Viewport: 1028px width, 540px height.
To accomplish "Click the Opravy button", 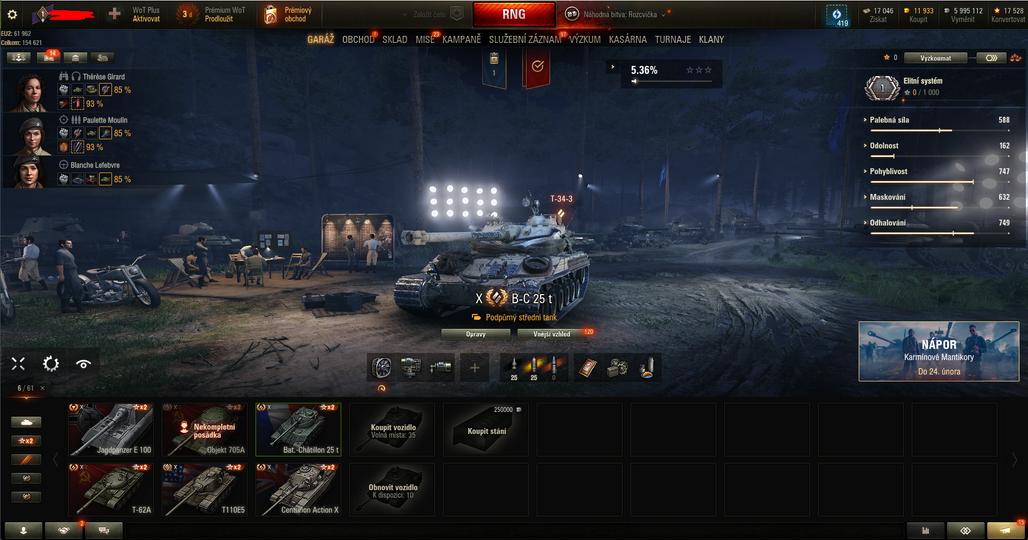I will pos(476,333).
